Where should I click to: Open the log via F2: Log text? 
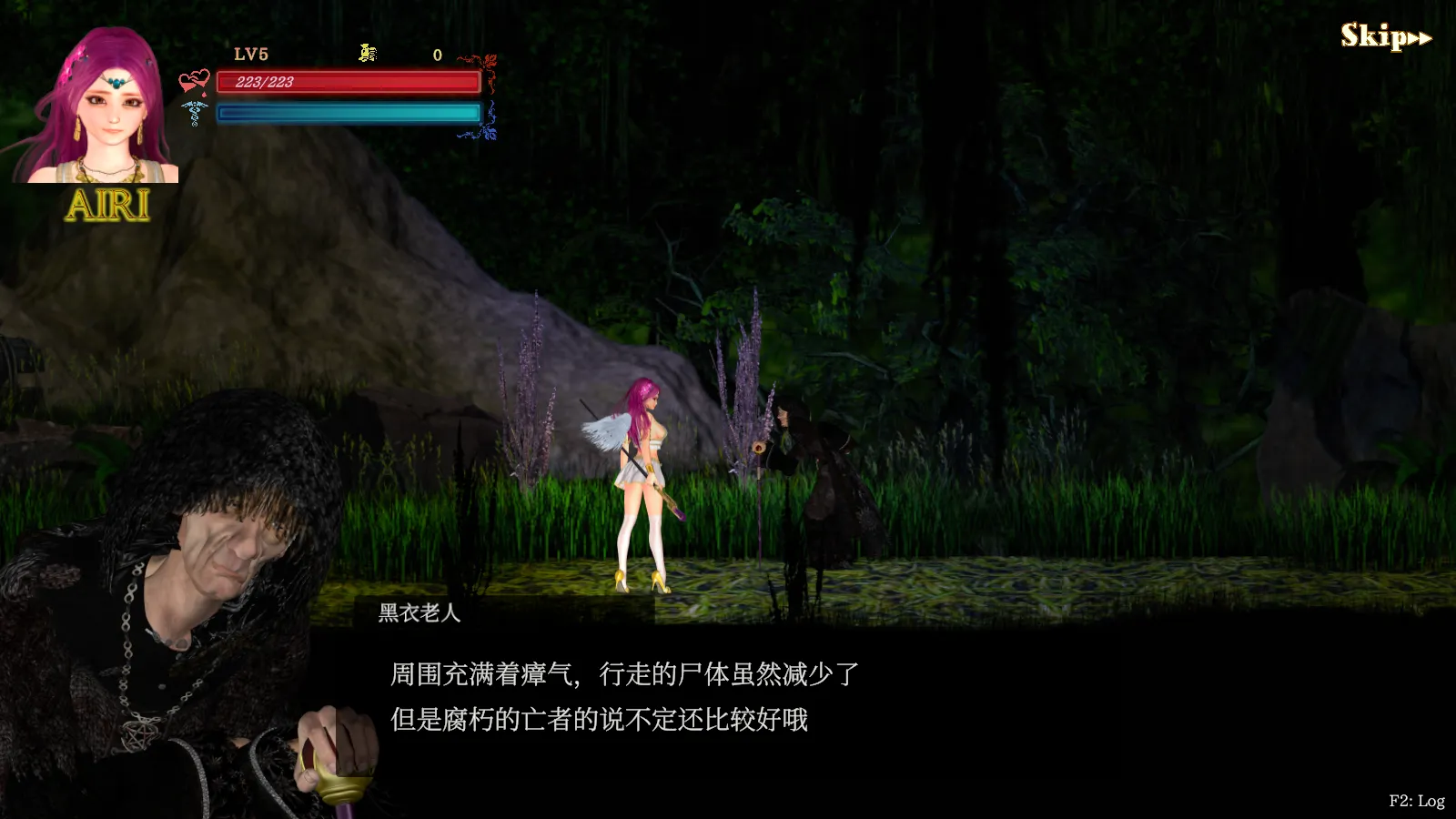point(1416,800)
